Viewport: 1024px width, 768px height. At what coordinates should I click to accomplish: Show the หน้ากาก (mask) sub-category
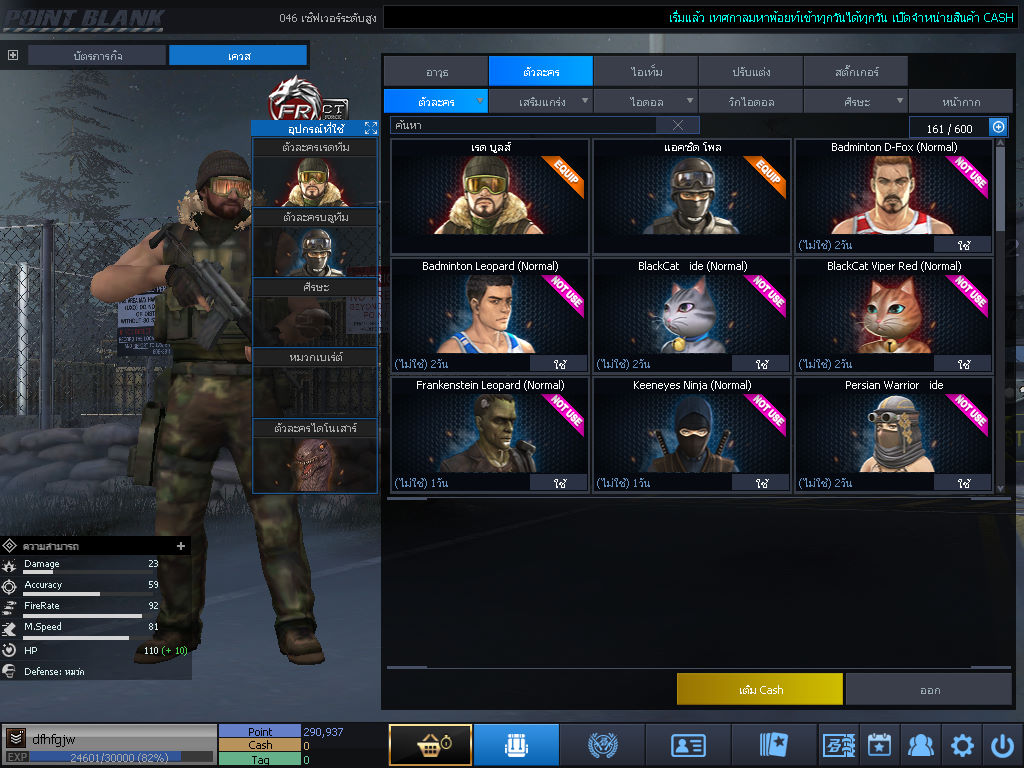[960, 101]
